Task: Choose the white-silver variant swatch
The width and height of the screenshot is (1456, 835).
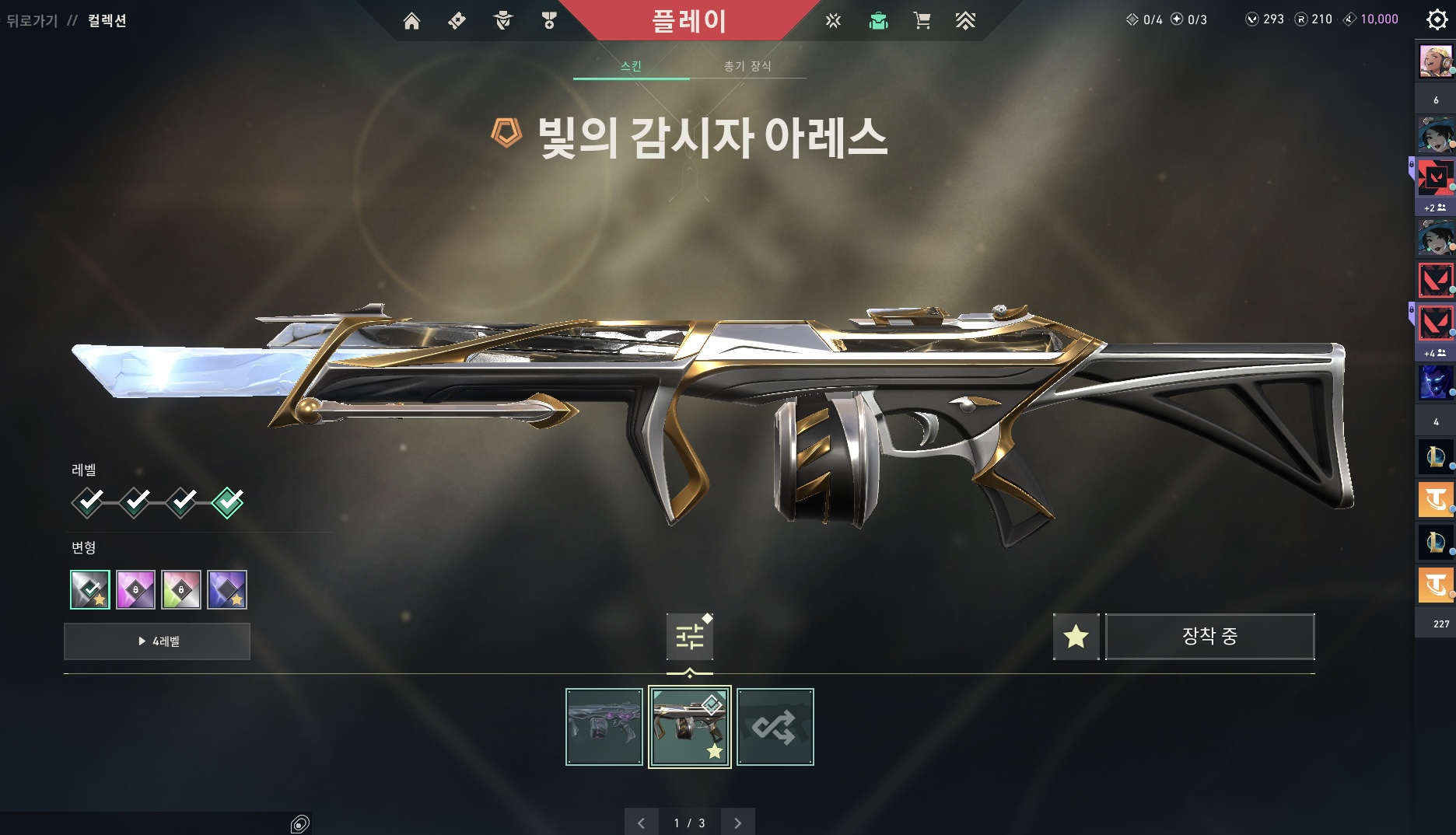Action: 90,589
